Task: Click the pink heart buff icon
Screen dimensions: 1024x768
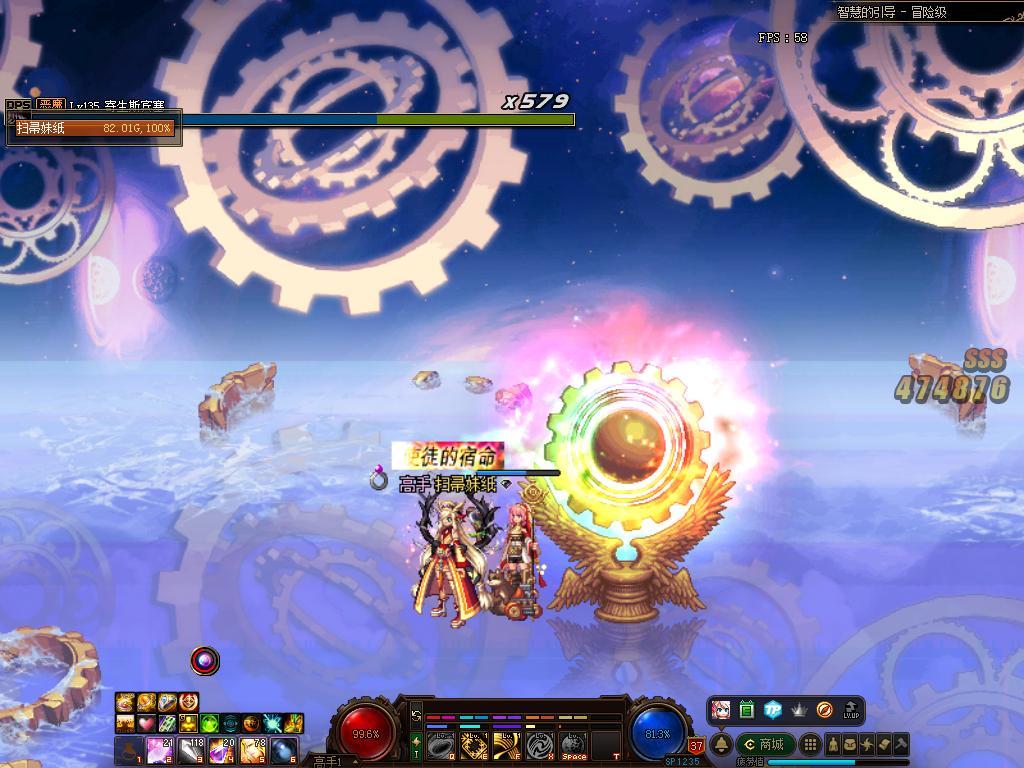Action: (x=145, y=723)
